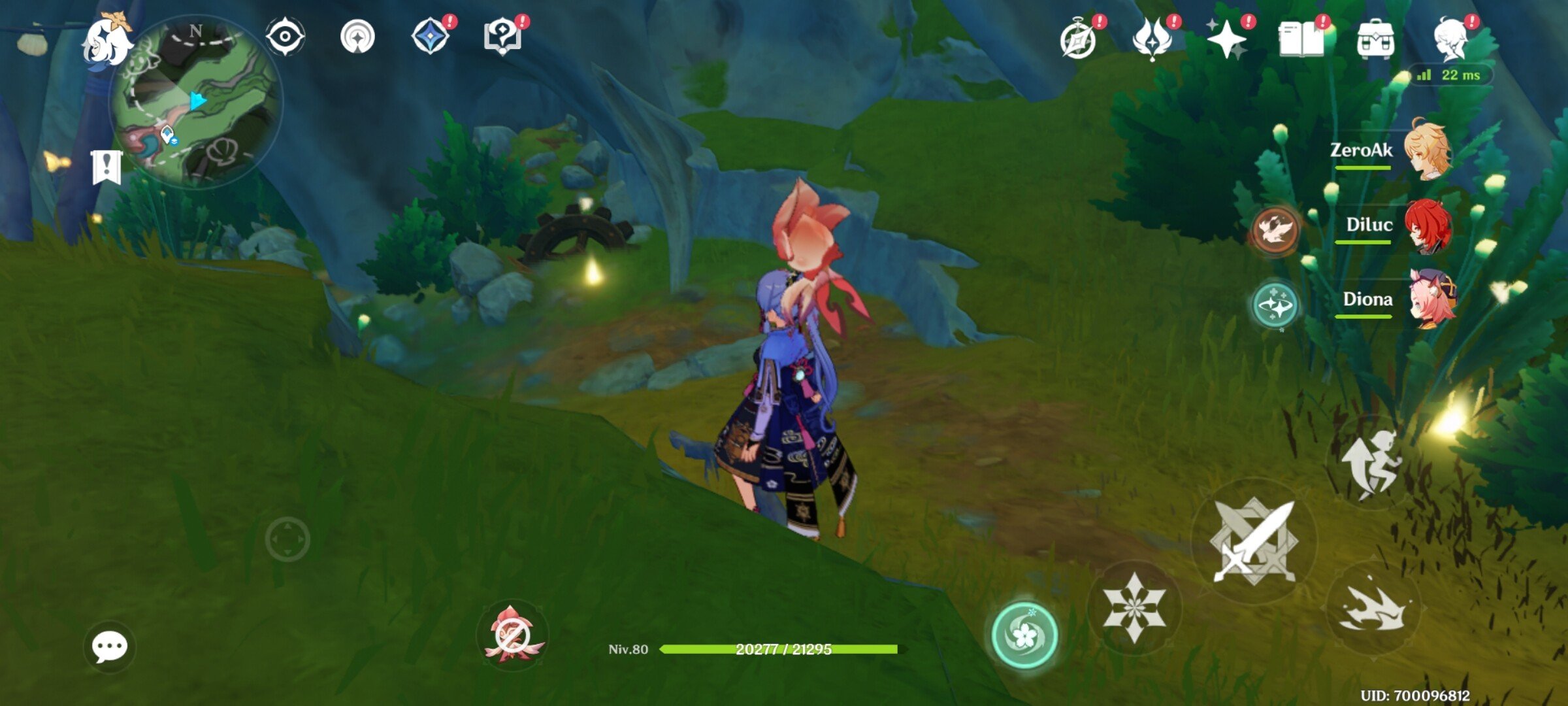This screenshot has width=1568, height=706.
Task: Open the events diamond icon
Action: point(431,36)
